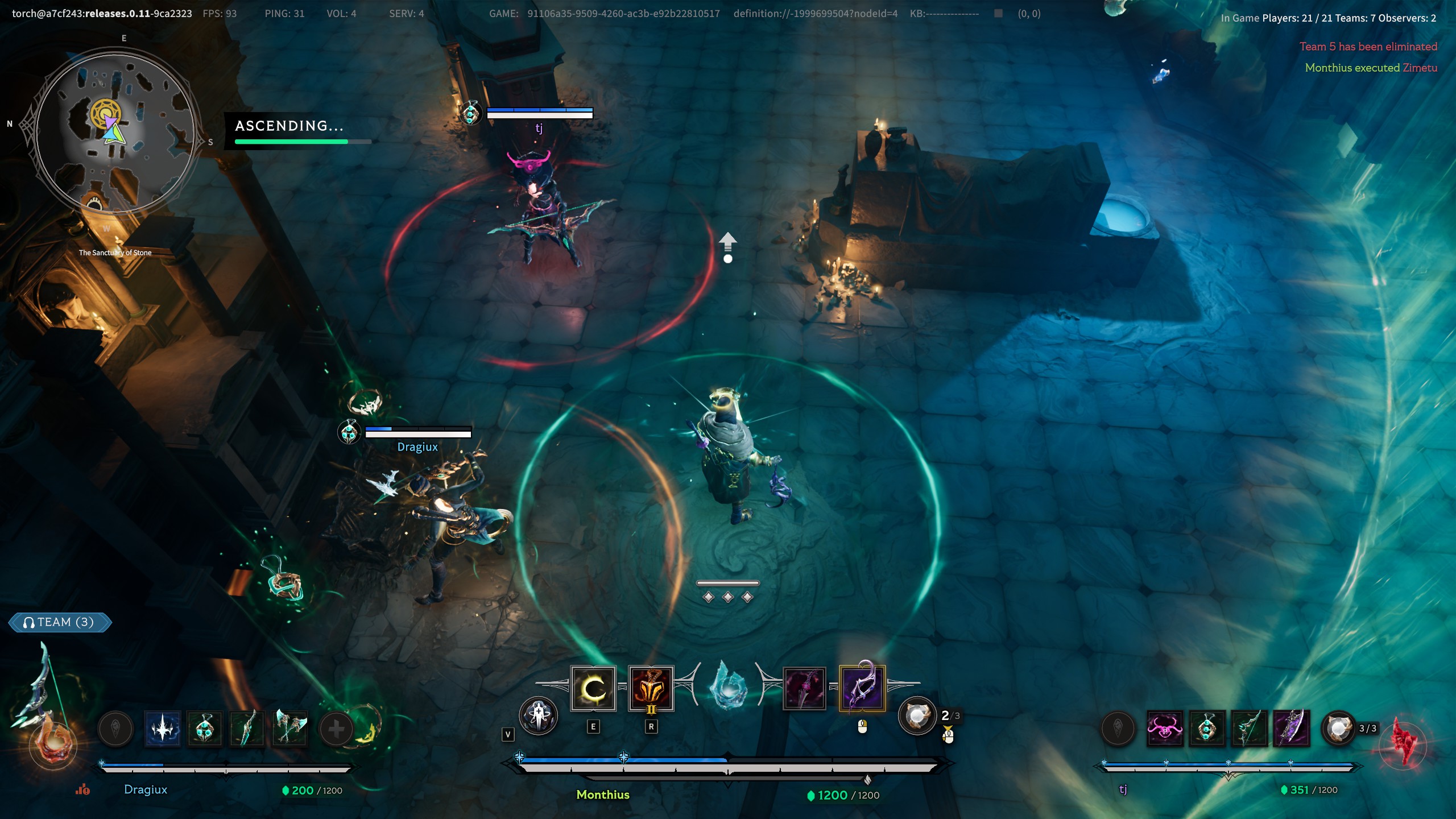Click Dragiux's white starburst ability icon
This screenshot has width=1456, height=819.
pyautogui.click(x=163, y=729)
